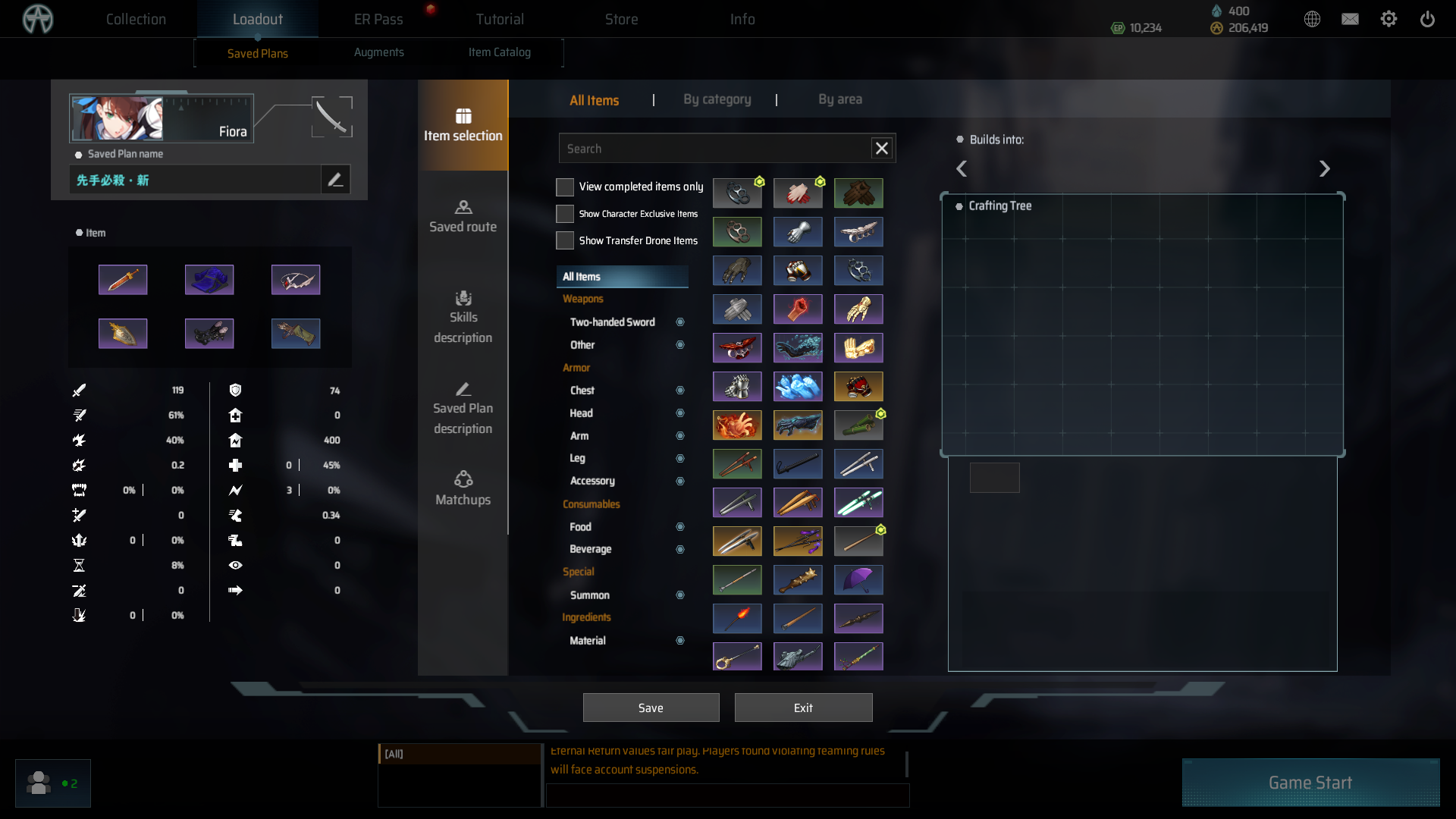Open the Store tab

621,19
